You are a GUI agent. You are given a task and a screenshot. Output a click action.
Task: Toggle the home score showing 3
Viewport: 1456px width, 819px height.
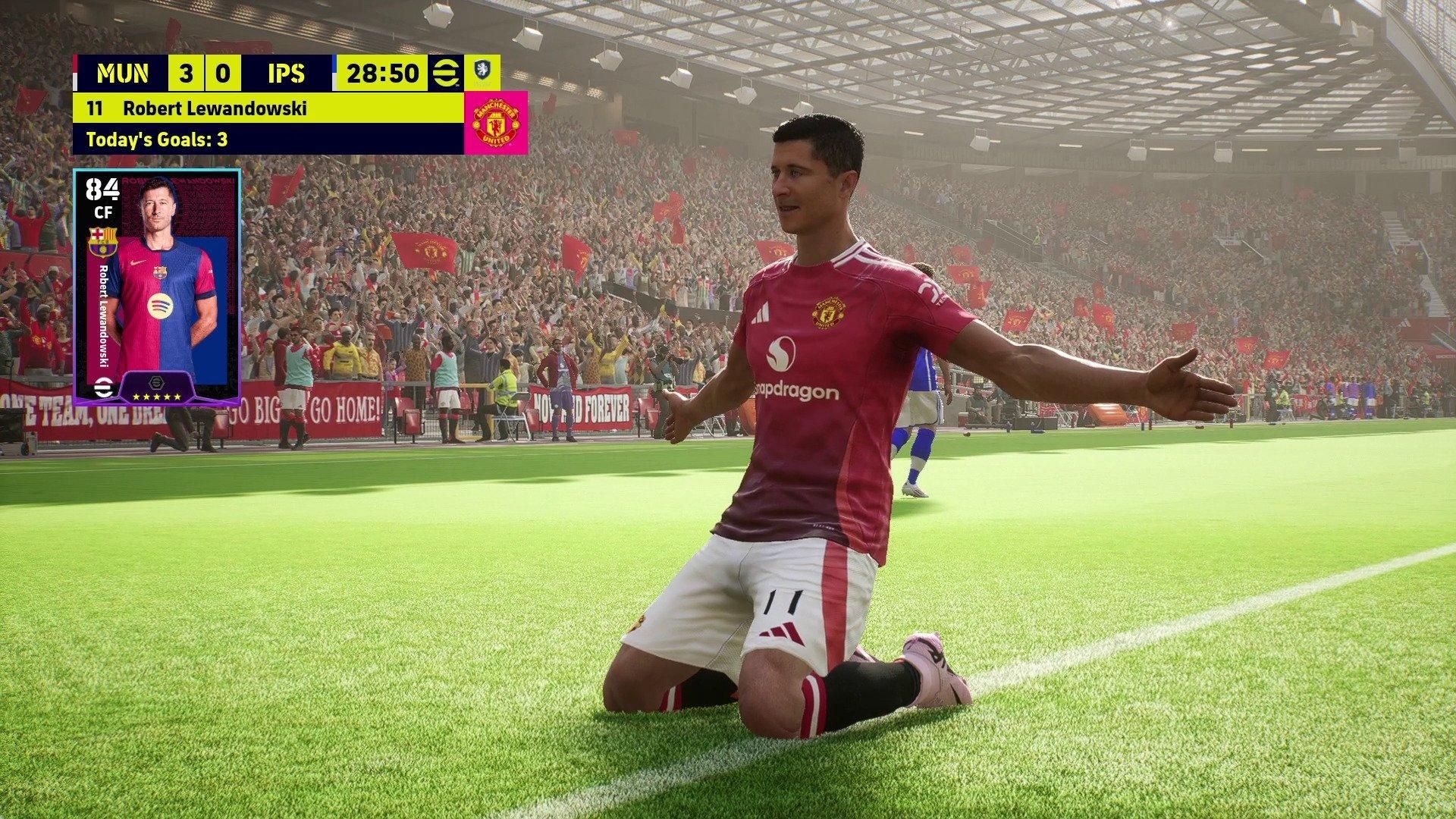pos(187,74)
